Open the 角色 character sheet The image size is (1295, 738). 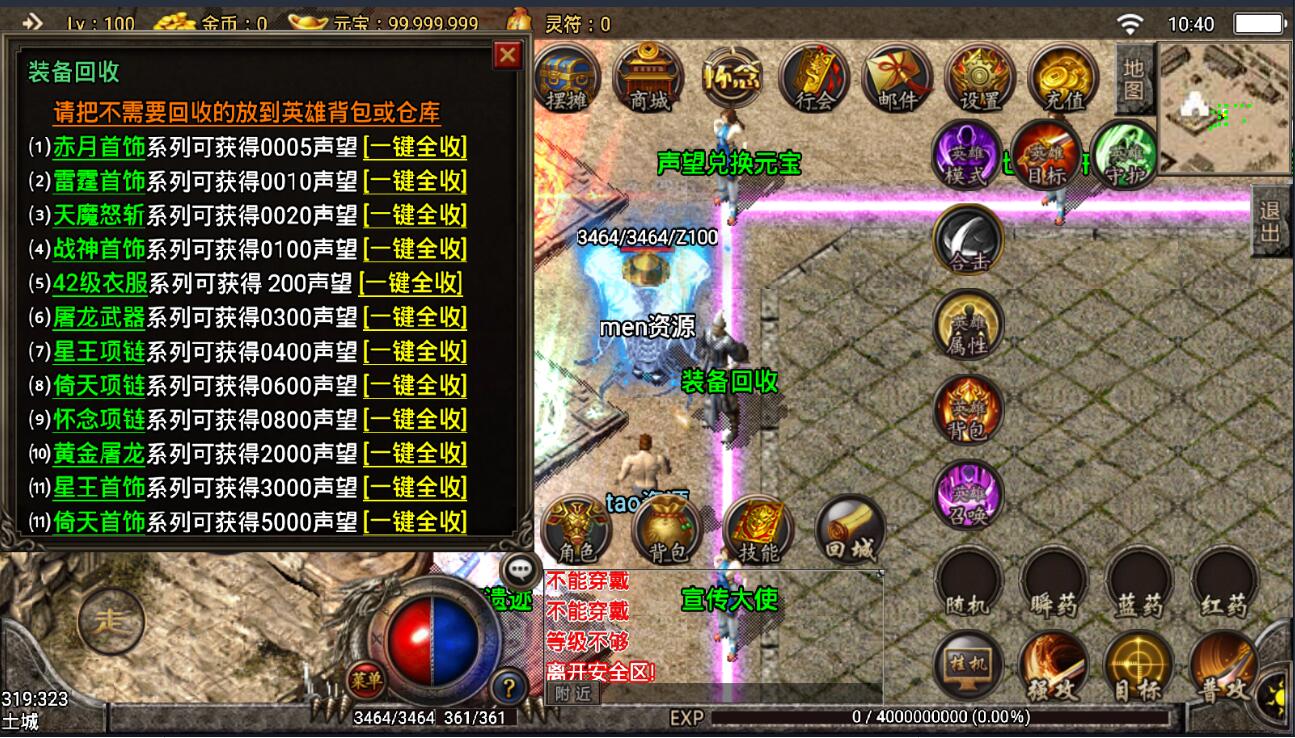pyautogui.click(x=575, y=531)
